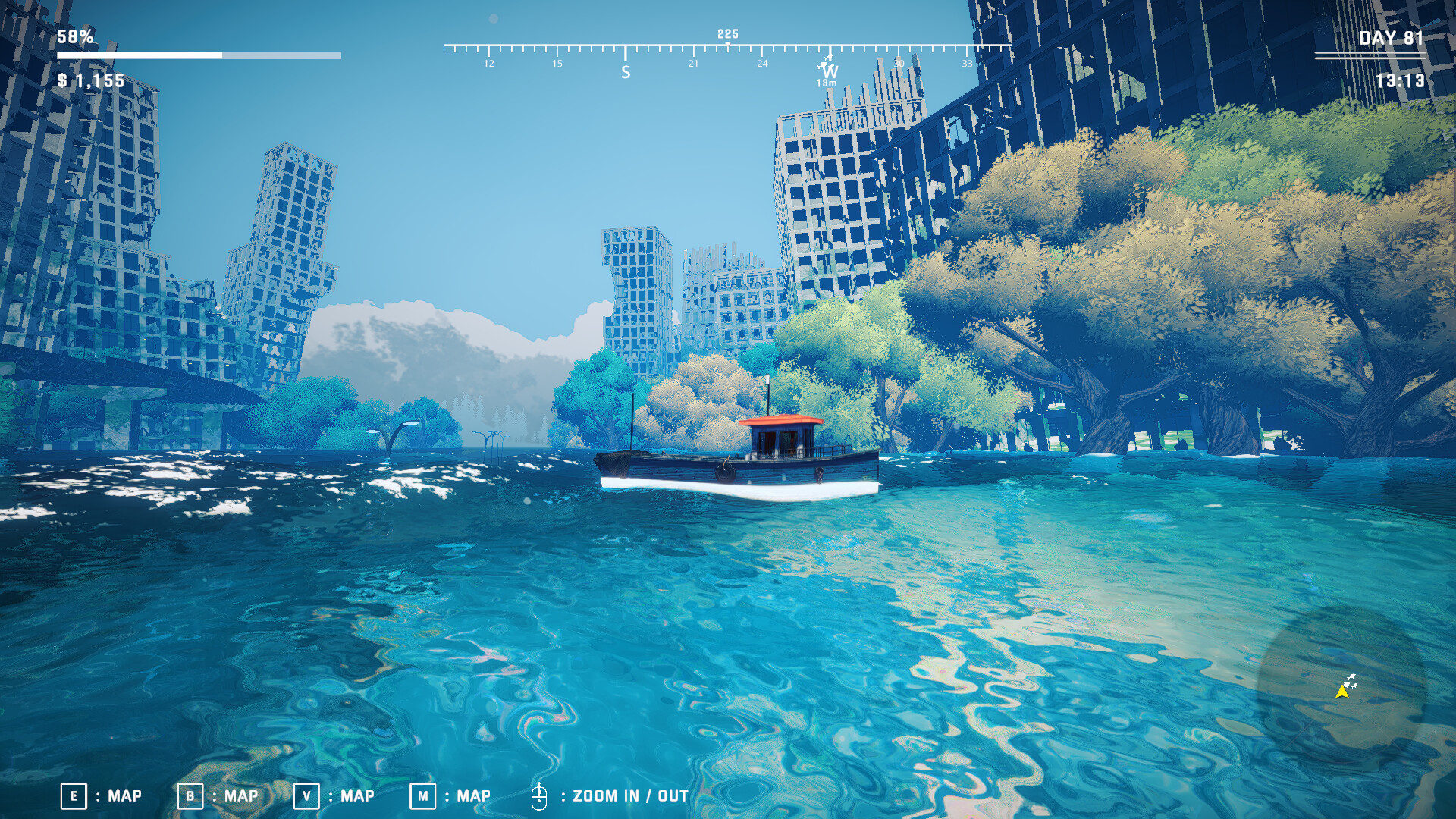The width and height of the screenshot is (1456, 819).
Task: Click a white fish icon on the minimap
Action: pyautogui.click(x=1351, y=676)
